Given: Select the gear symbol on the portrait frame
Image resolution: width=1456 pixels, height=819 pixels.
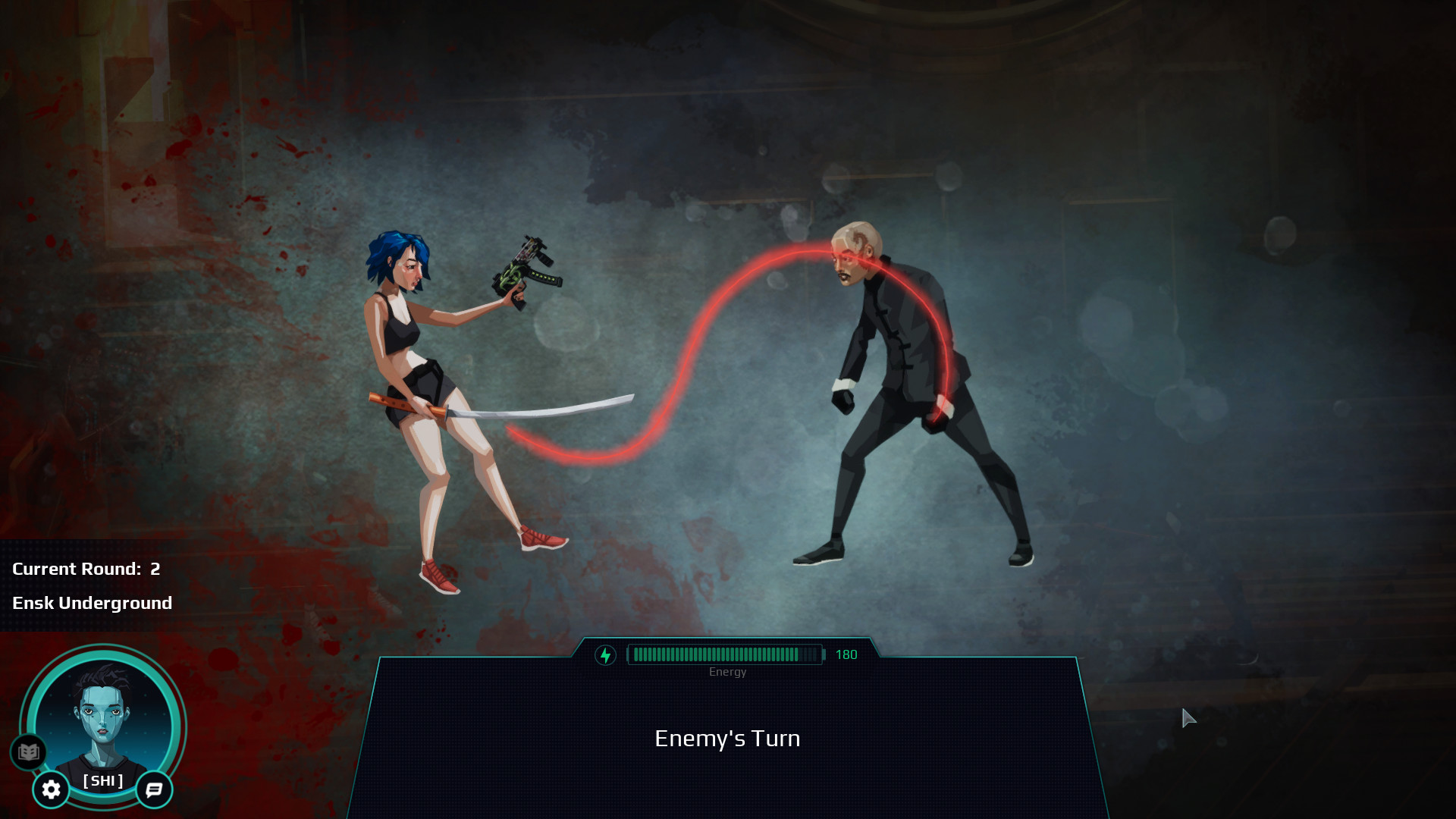Looking at the screenshot, I should pyautogui.click(x=50, y=789).
